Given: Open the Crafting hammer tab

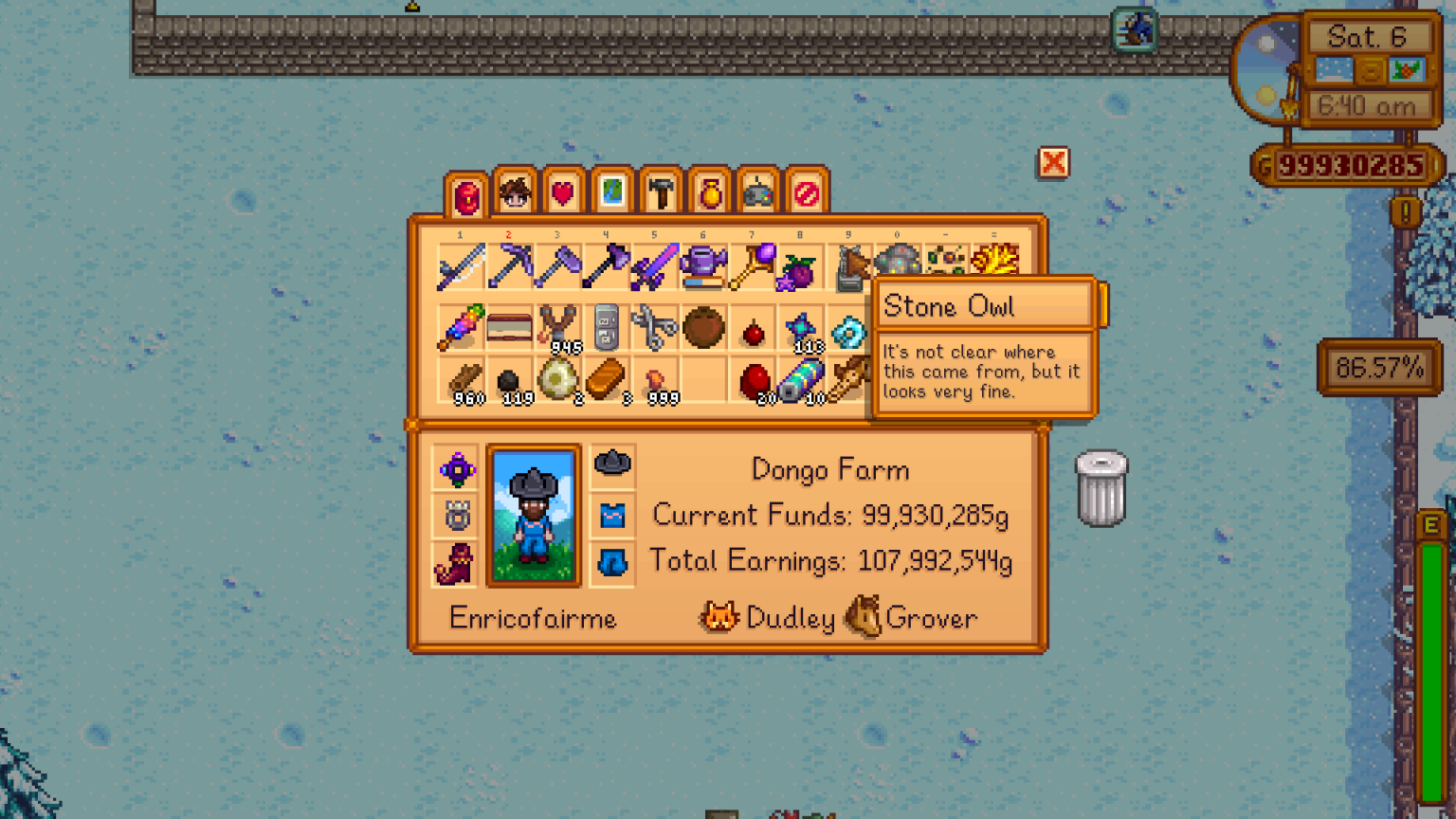Looking at the screenshot, I should (660, 192).
